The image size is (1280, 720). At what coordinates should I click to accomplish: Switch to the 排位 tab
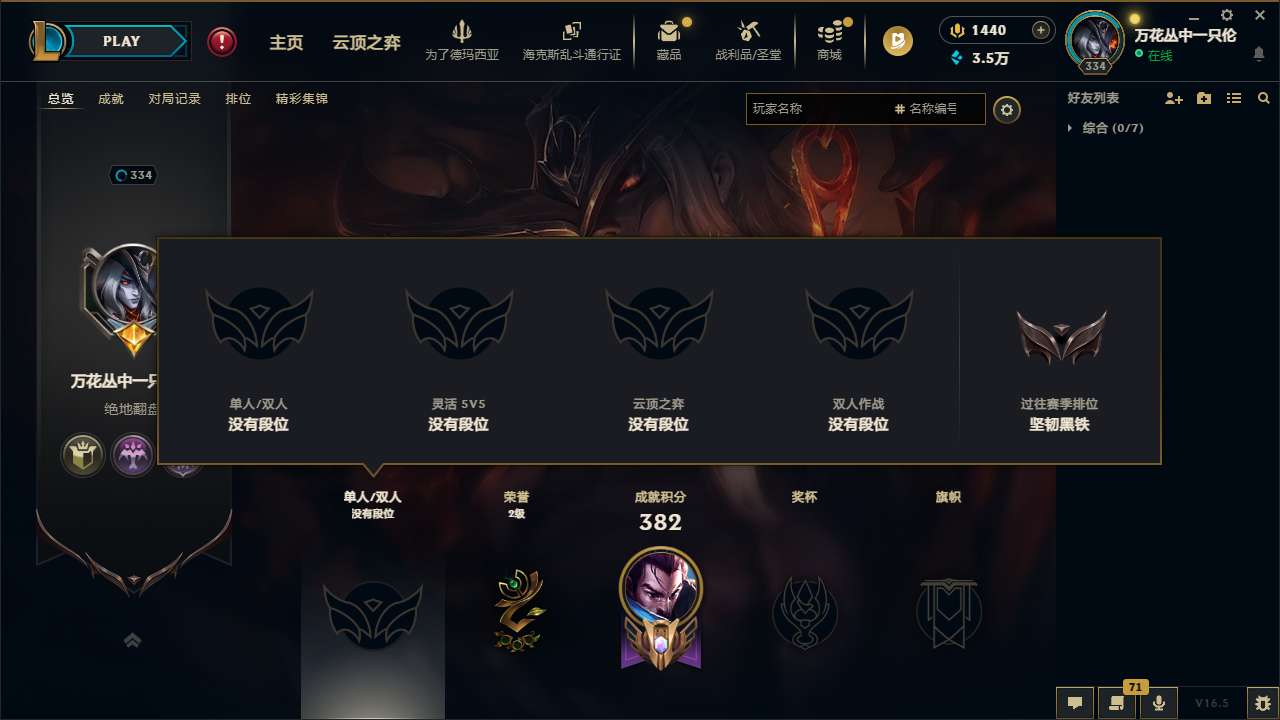point(238,99)
